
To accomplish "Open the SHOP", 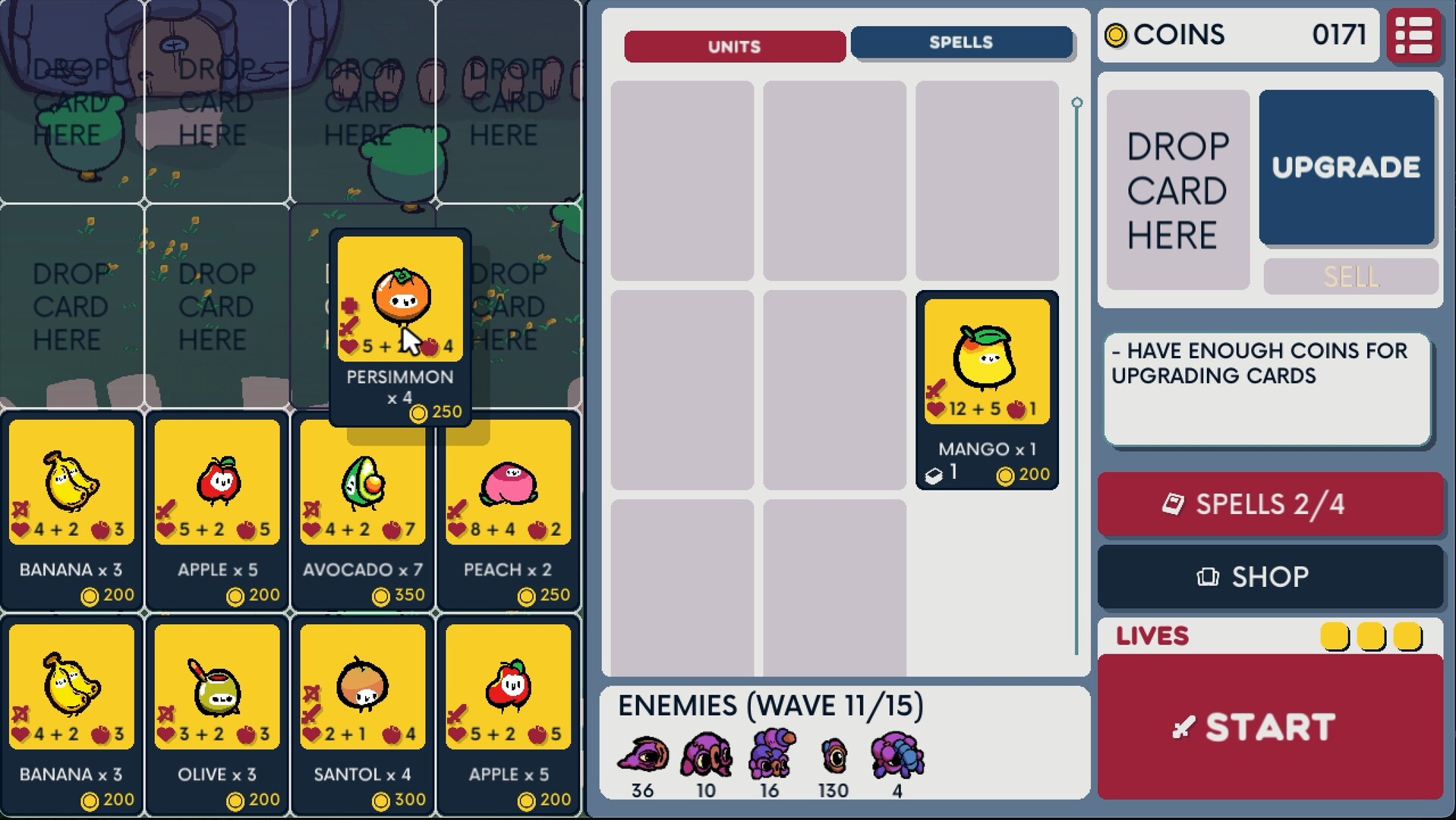I will click(x=1270, y=577).
